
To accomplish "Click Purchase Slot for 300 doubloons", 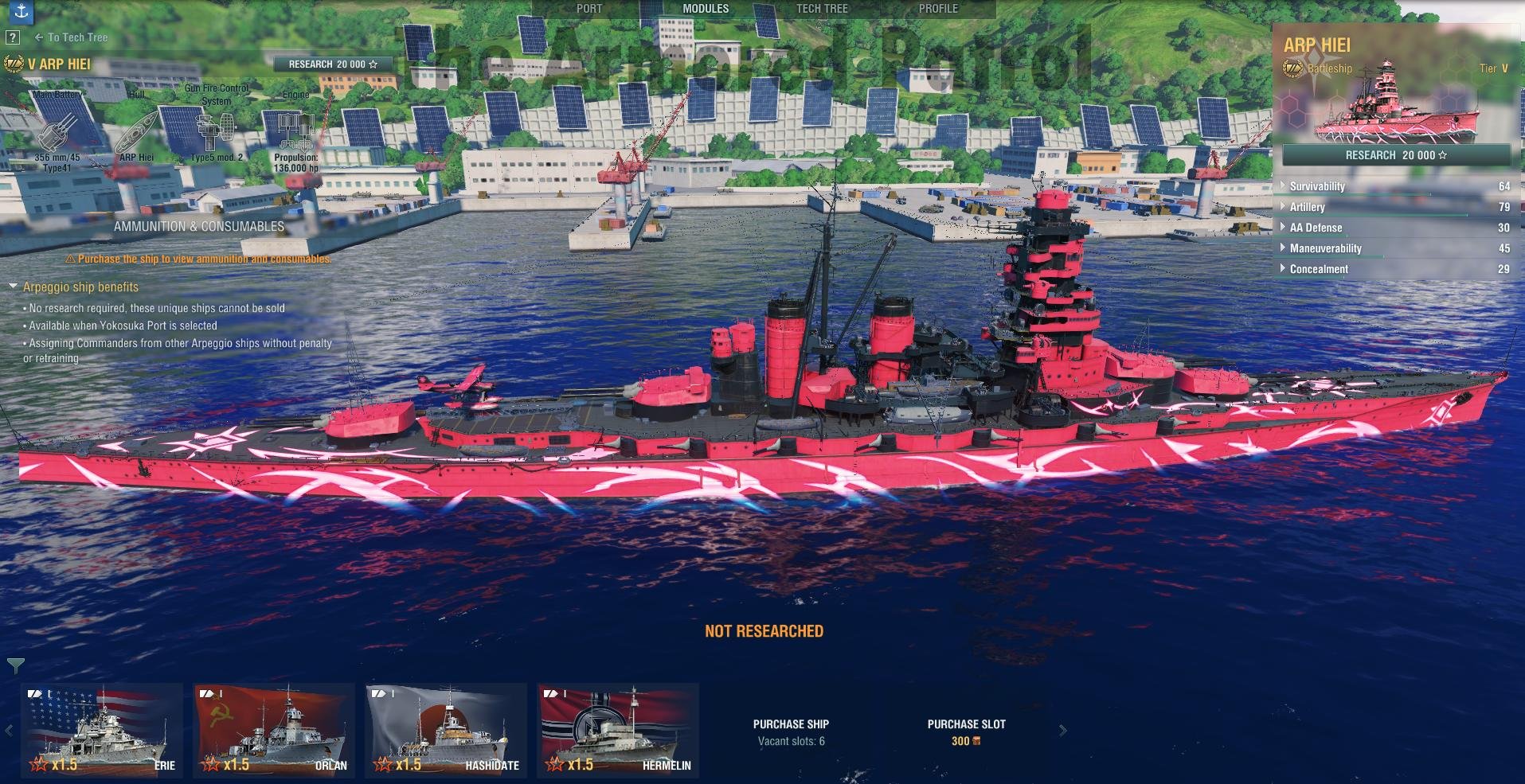I will pyautogui.click(x=966, y=732).
